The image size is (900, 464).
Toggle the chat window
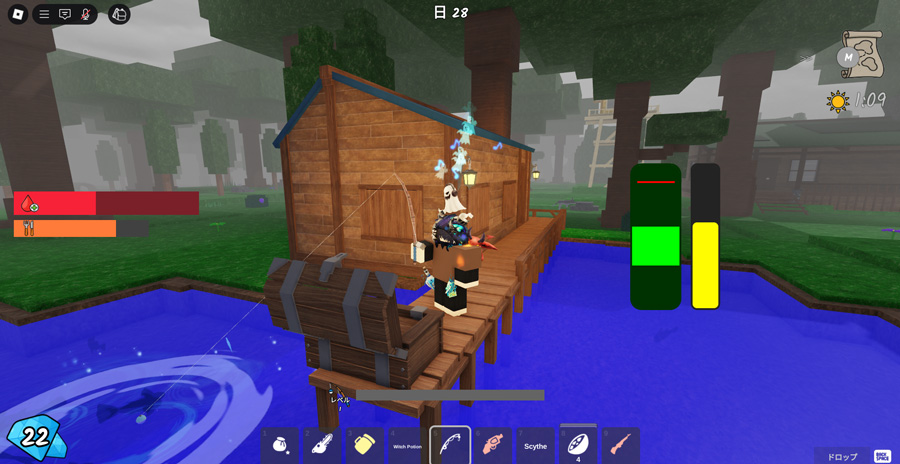65,14
